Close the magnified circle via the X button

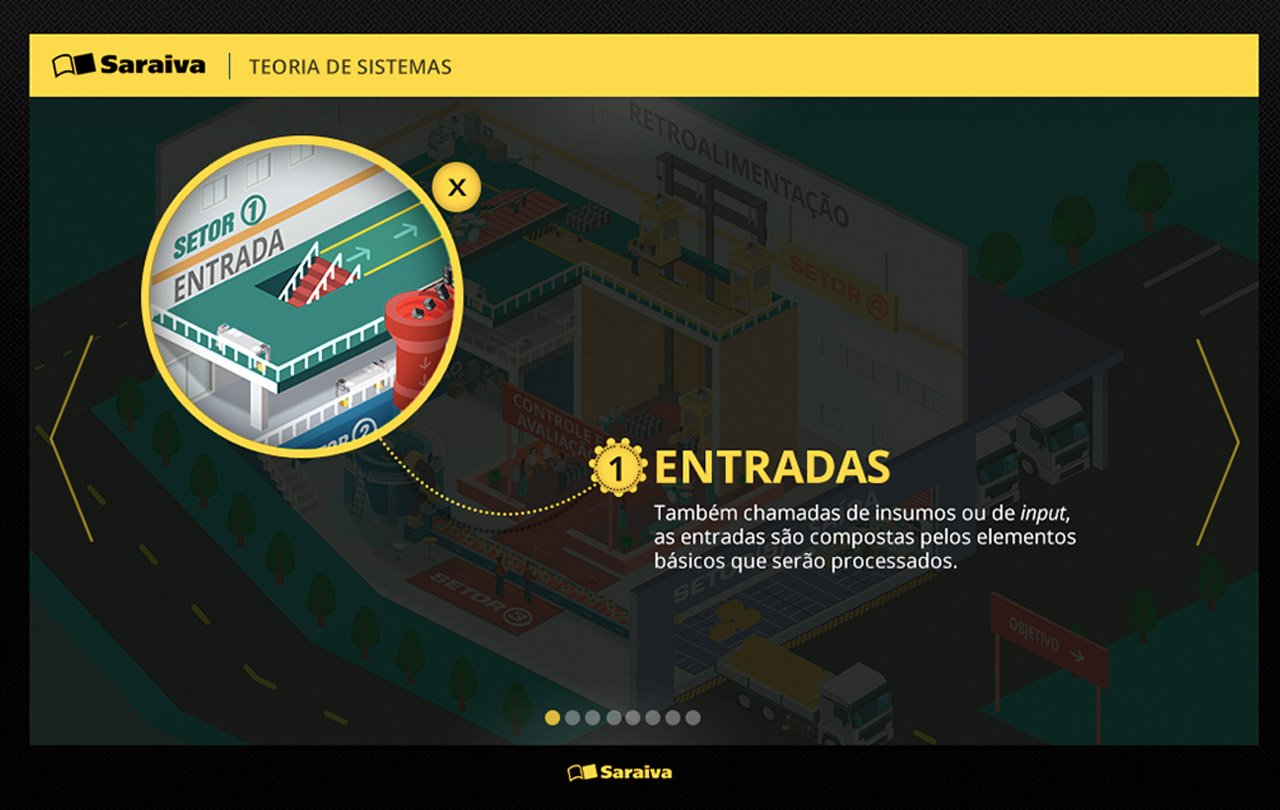[456, 186]
